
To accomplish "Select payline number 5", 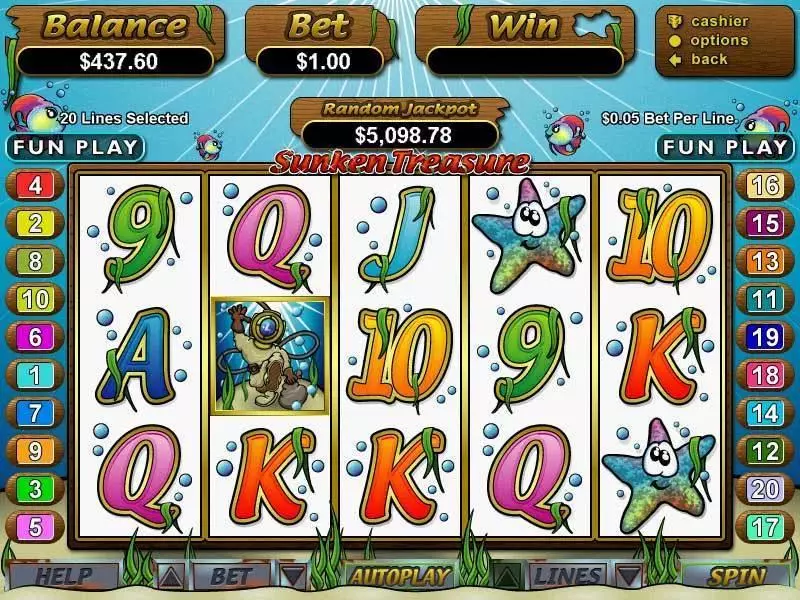I will point(35,526).
